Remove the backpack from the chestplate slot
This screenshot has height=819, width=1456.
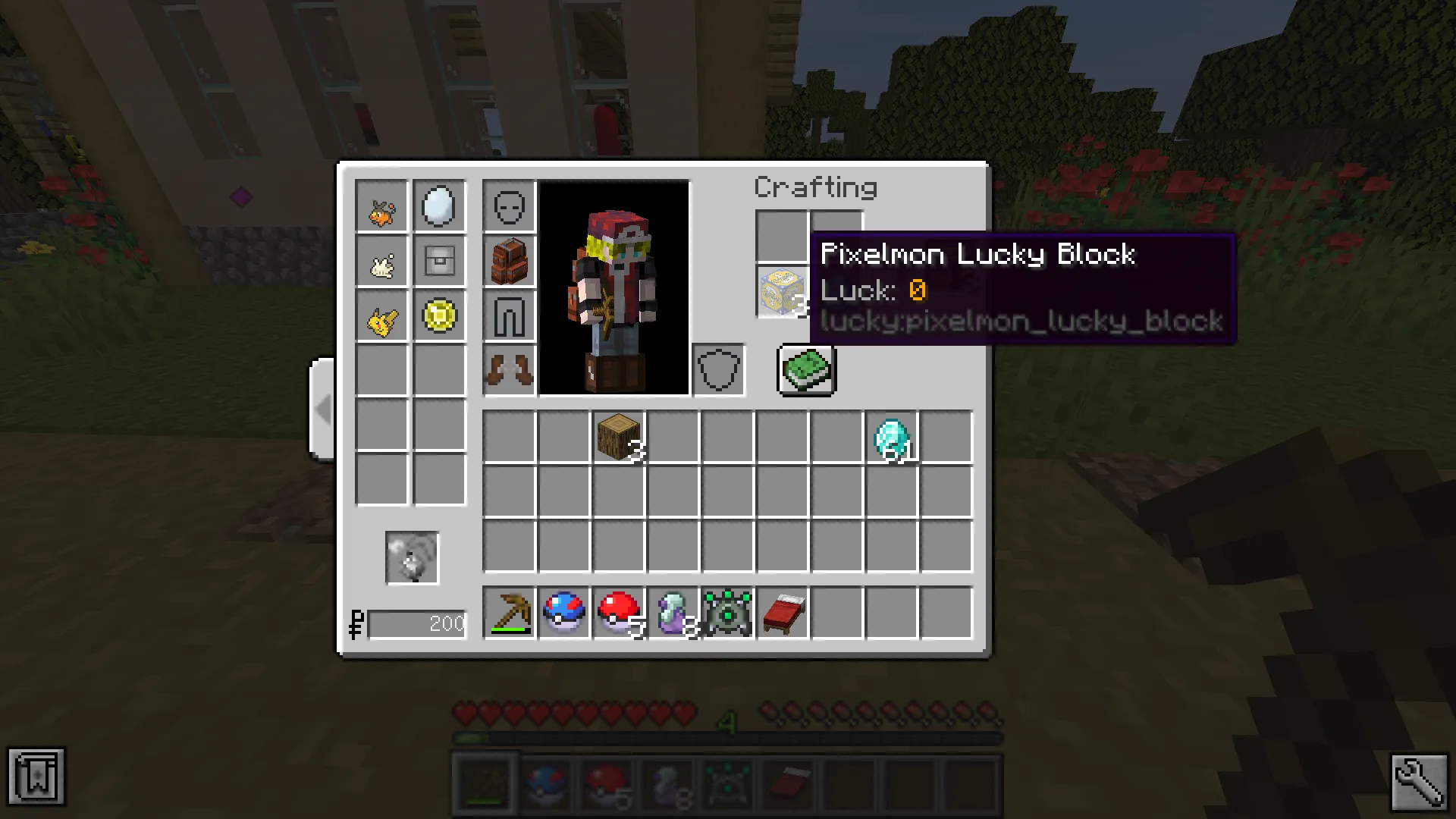tap(509, 261)
